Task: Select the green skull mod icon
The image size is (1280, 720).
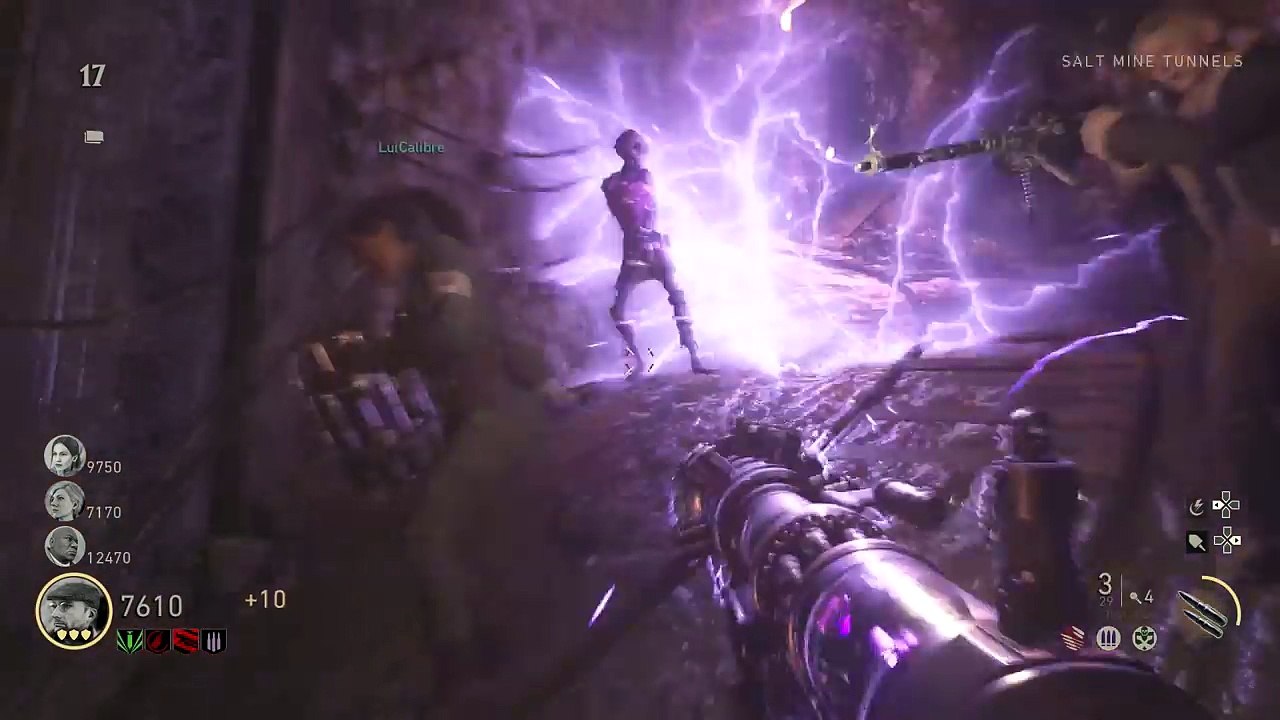Action: [x=1144, y=639]
